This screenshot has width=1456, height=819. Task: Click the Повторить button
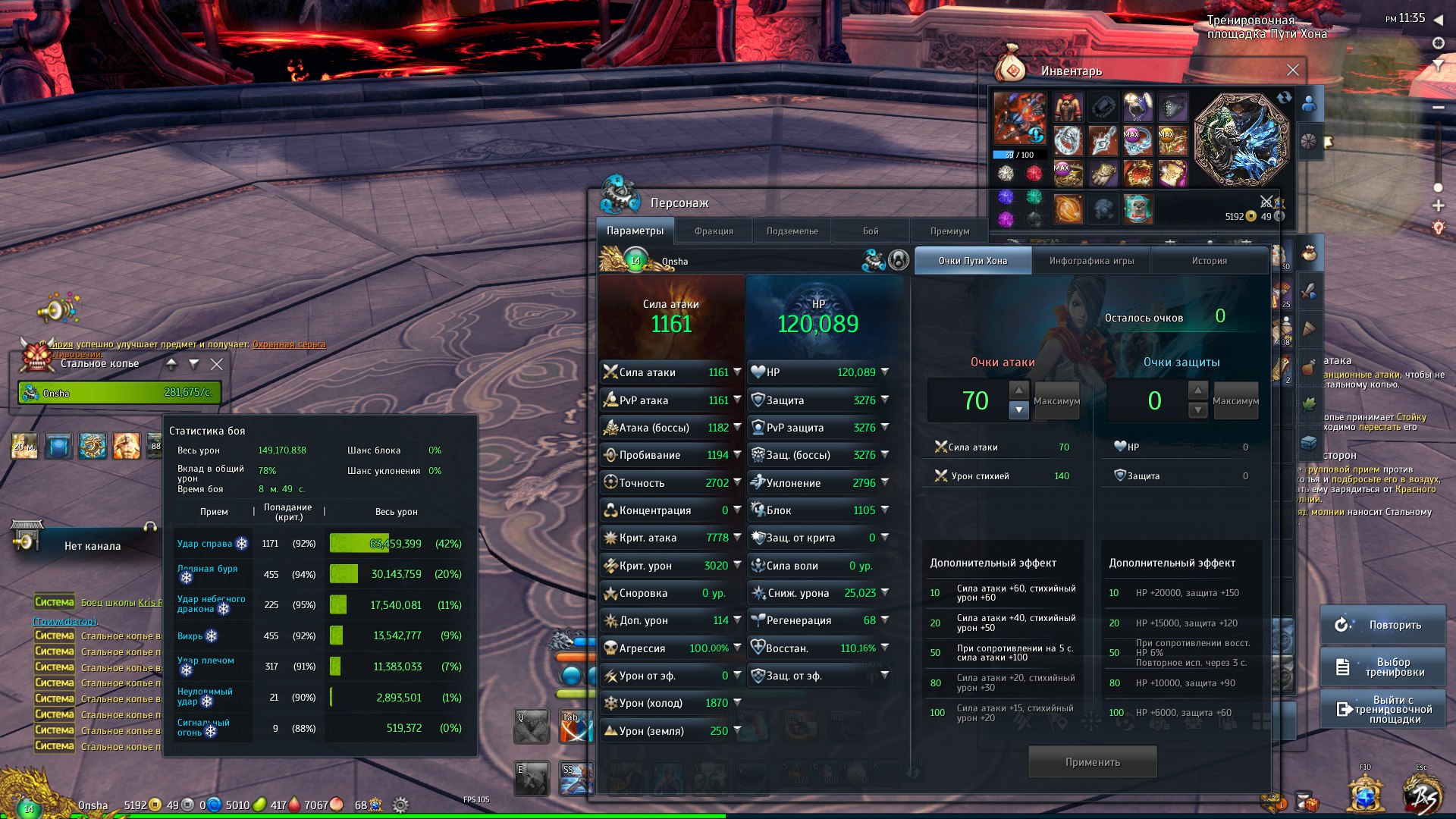point(1382,625)
